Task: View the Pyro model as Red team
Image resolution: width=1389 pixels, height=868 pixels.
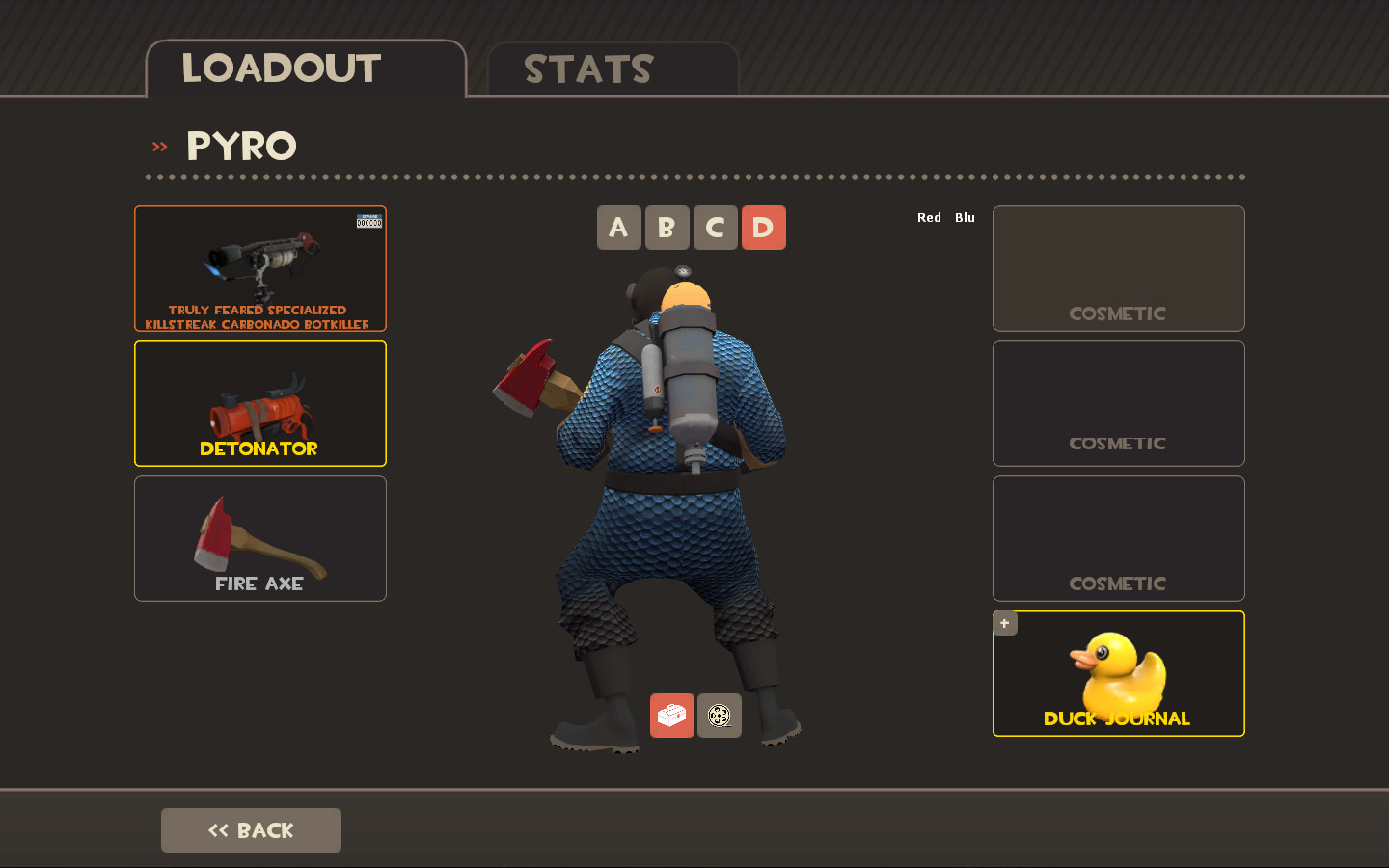Action: tap(929, 217)
